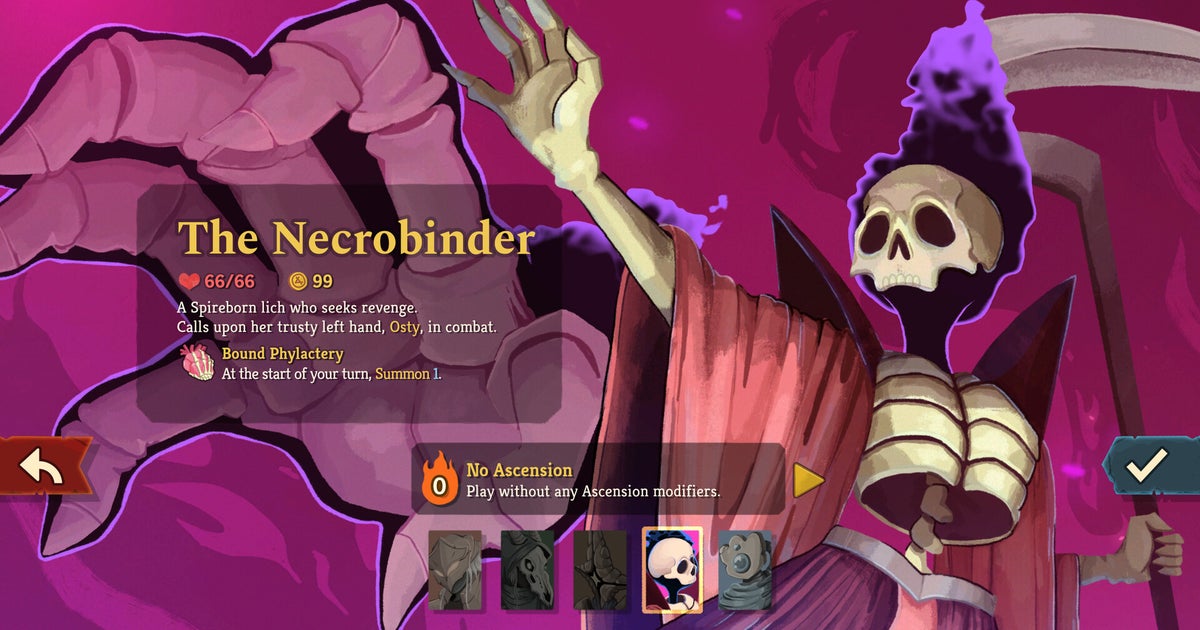Choose the horned animal-skull character portrait
This screenshot has height=630, width=1200.
tap(527, 570)
